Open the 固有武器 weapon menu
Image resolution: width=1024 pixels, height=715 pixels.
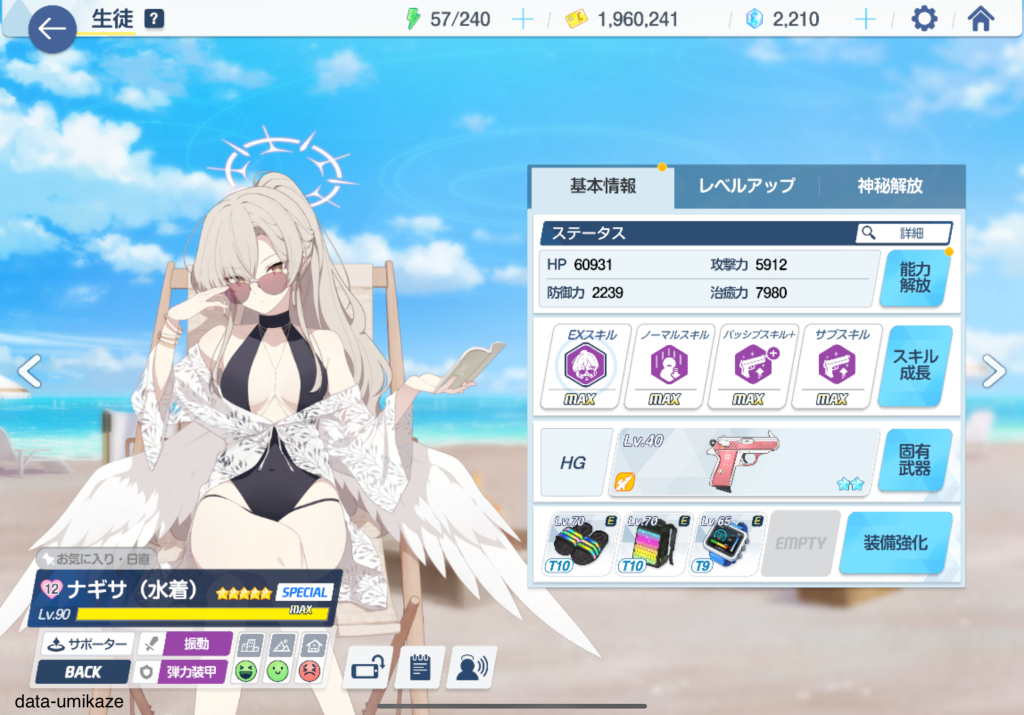coord(914,460)
